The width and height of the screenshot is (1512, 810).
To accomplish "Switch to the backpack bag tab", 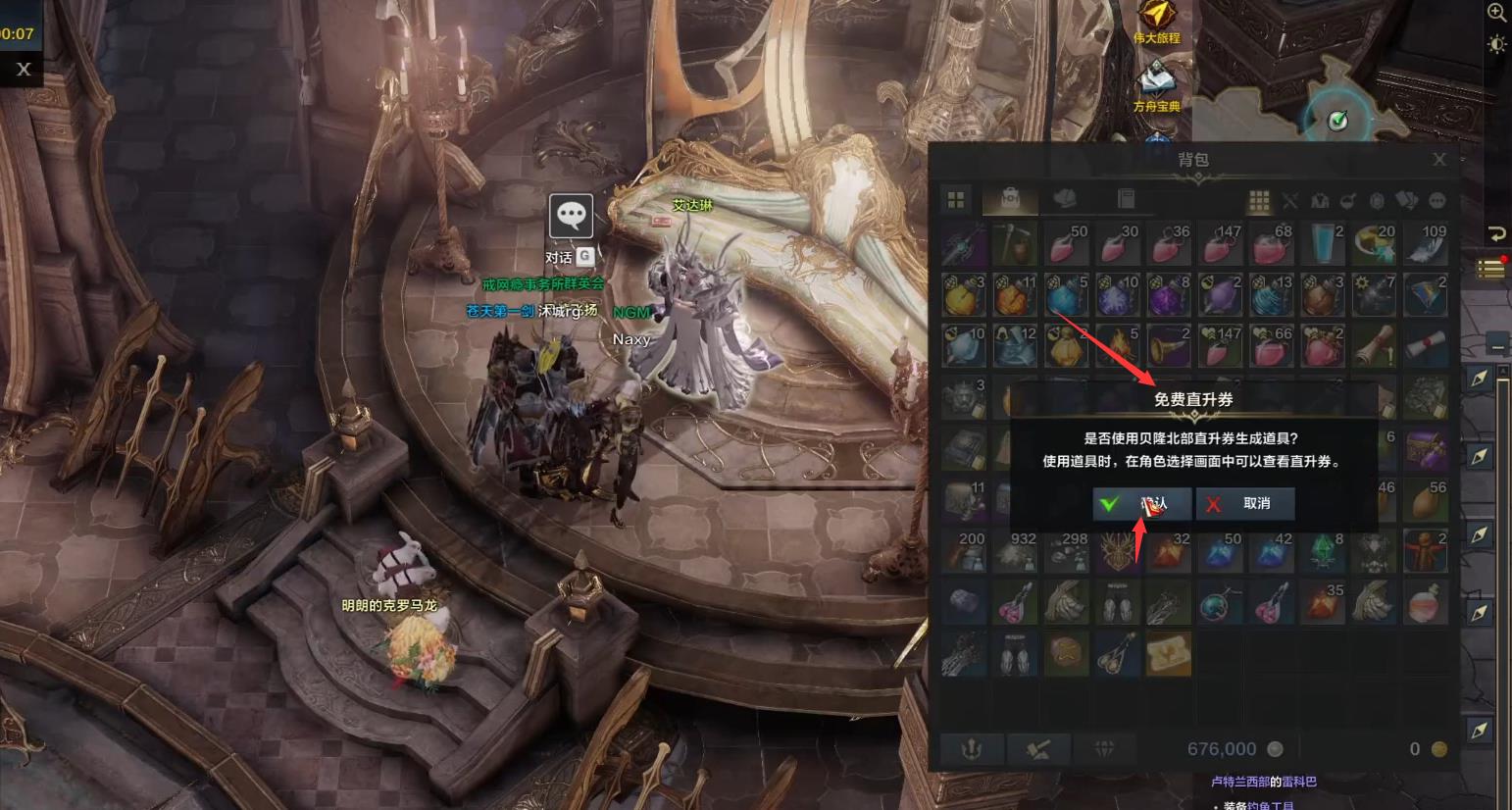I will [1010, 200].
